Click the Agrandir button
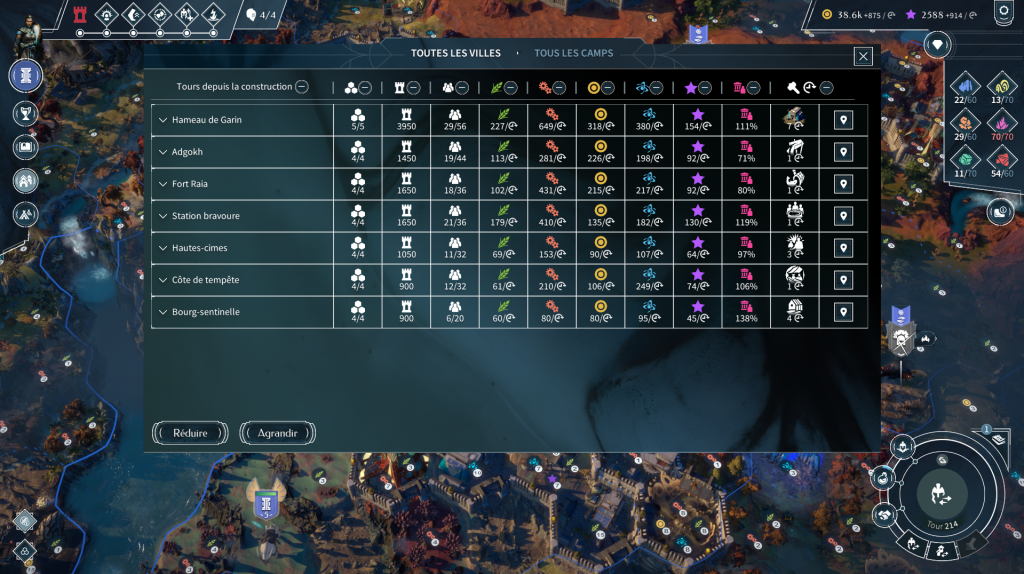Image resolution: width=1024 pixels, height=574 pixels. [278, 433]
